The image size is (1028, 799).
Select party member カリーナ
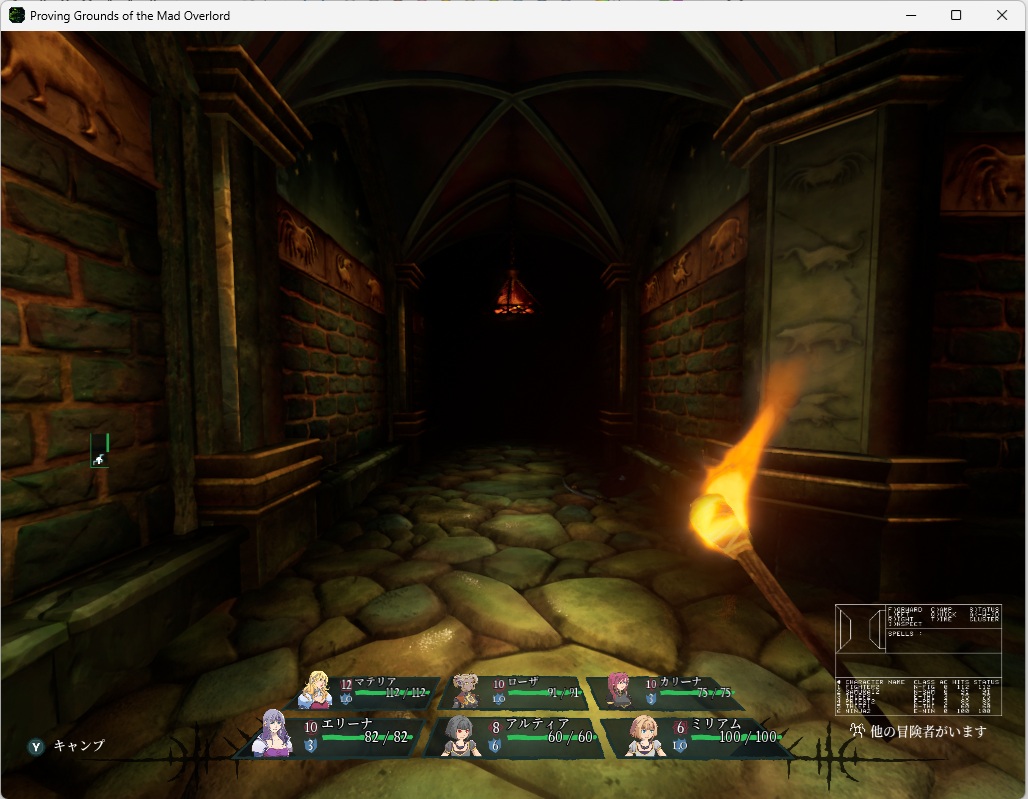tap(664, 692)
